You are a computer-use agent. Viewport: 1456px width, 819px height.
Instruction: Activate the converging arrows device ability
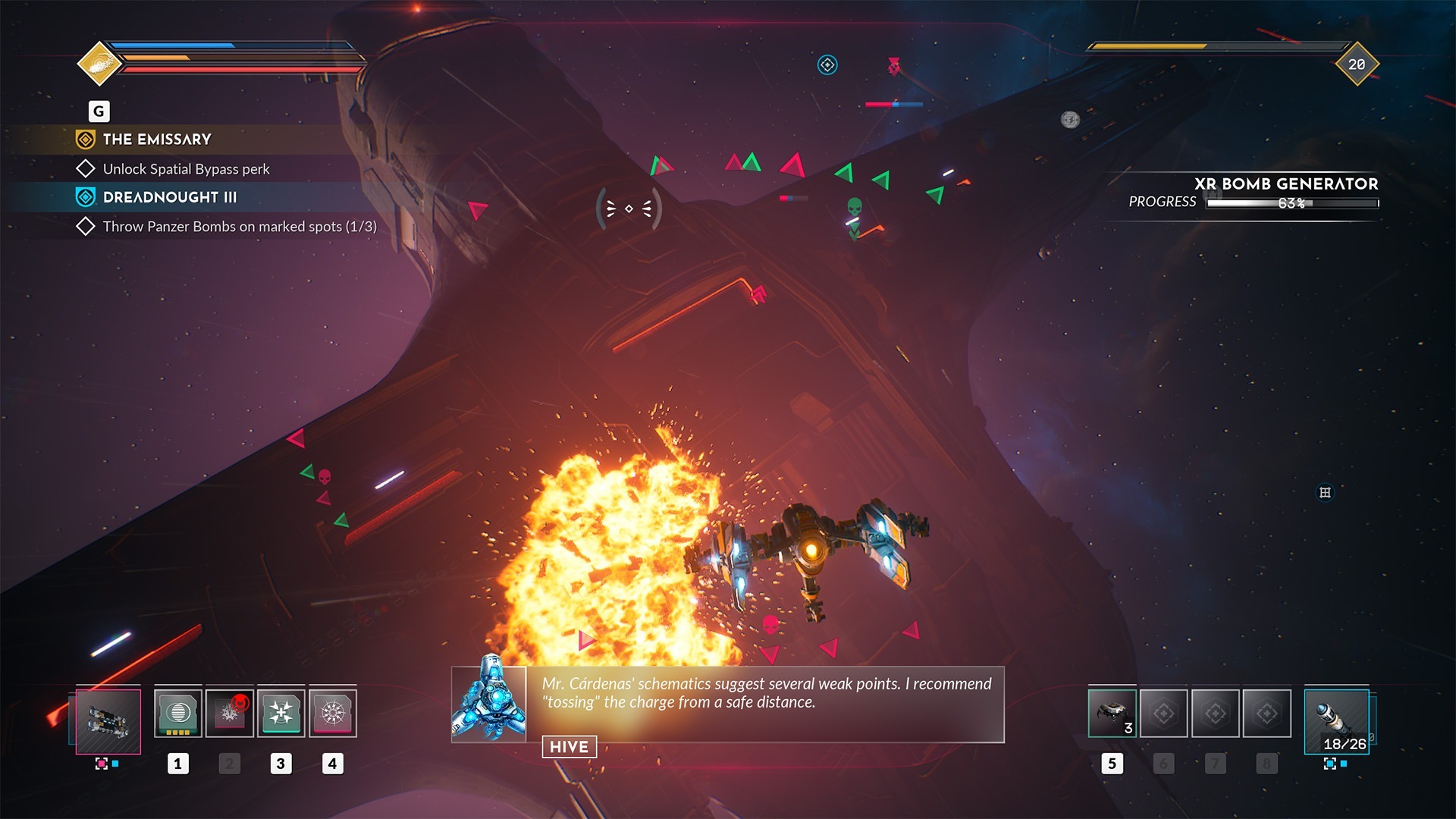click(281, 714)
